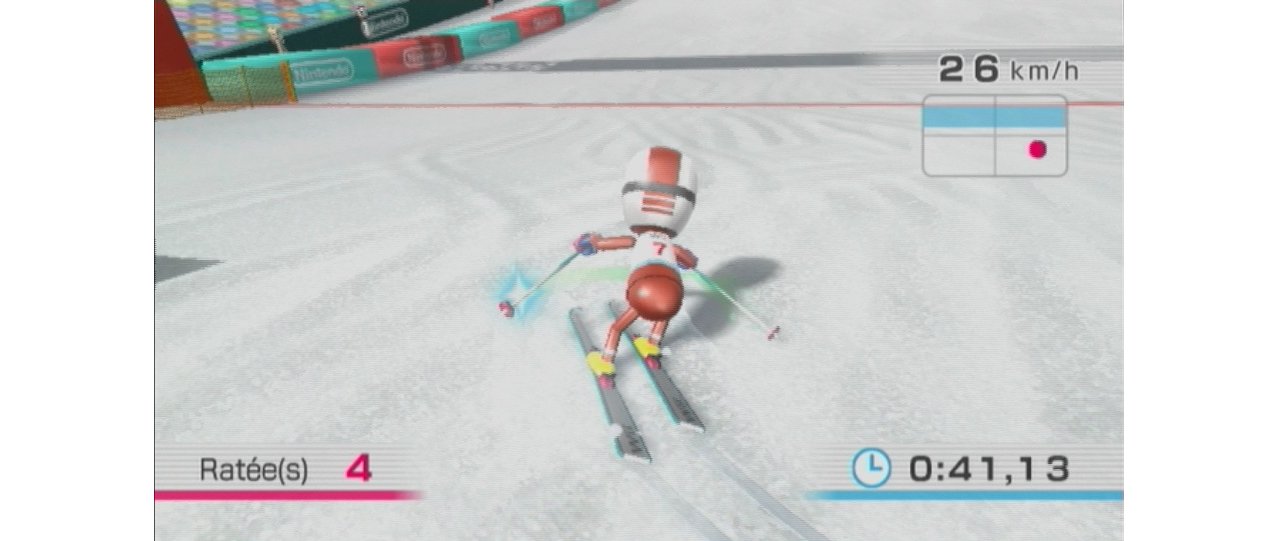1278x541 pixels.
Task: Click the balance indicator panel
Action: 994,136
